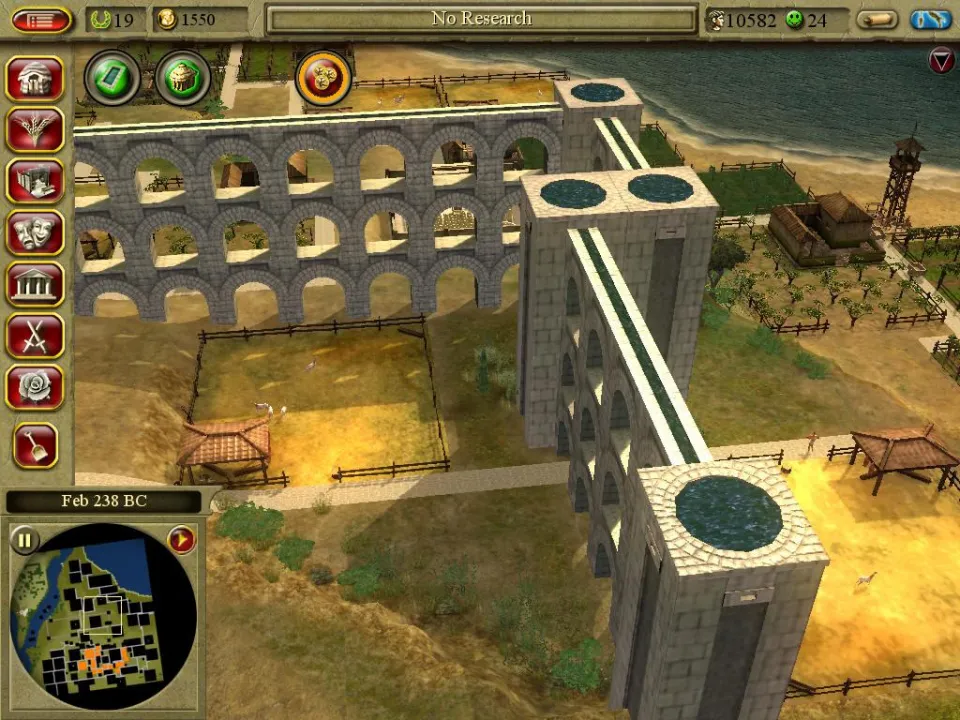This screenshot has width=960, height=720.
Task: Choose the theatre masks entertainment category
Action: click(x=35, y=232)
